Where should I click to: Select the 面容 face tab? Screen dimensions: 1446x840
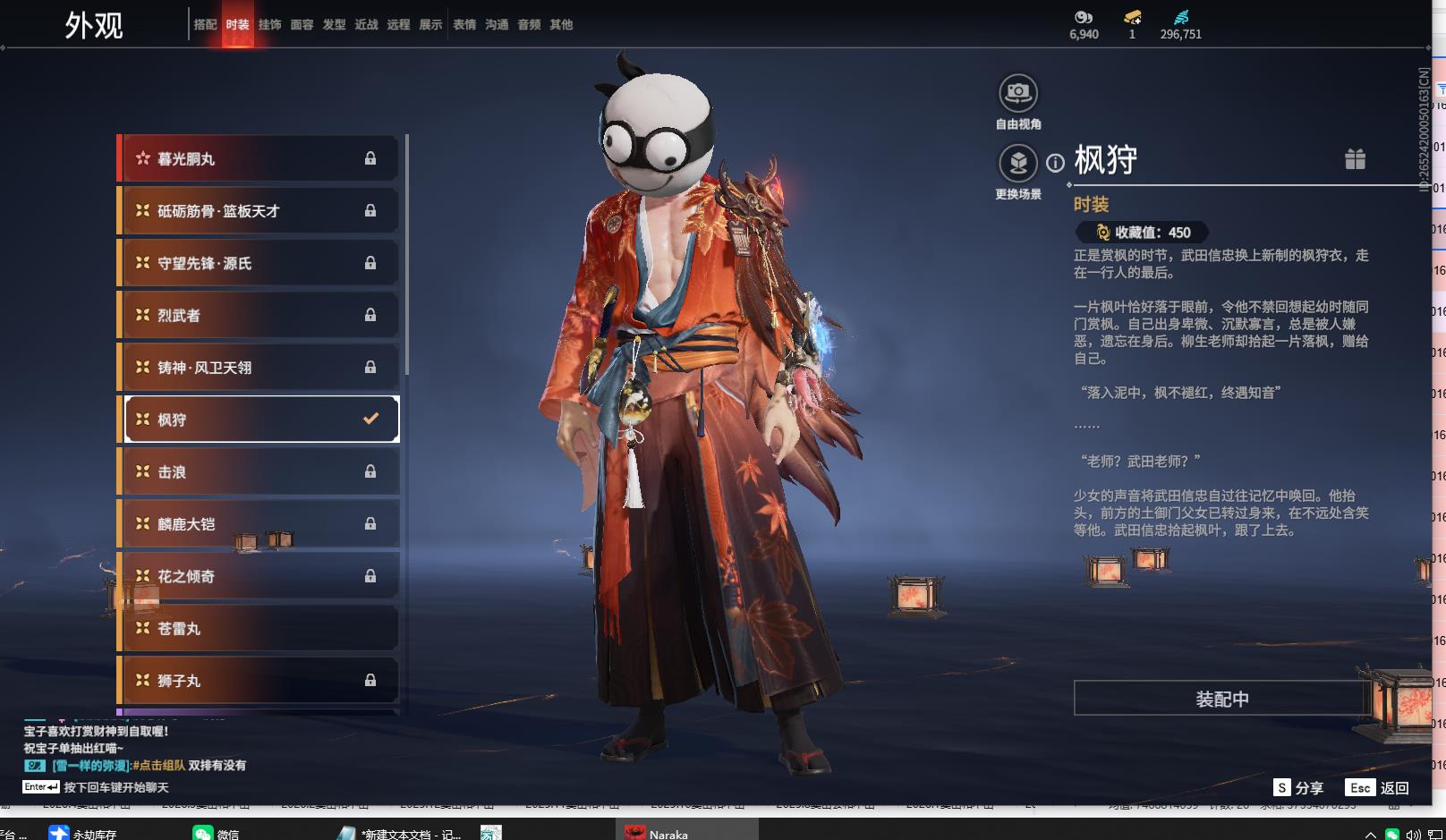(302, 25)
